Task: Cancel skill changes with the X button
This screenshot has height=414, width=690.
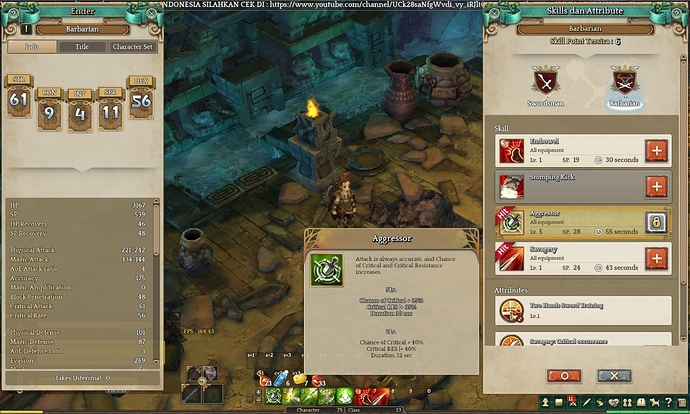Action: coord(613,375)
